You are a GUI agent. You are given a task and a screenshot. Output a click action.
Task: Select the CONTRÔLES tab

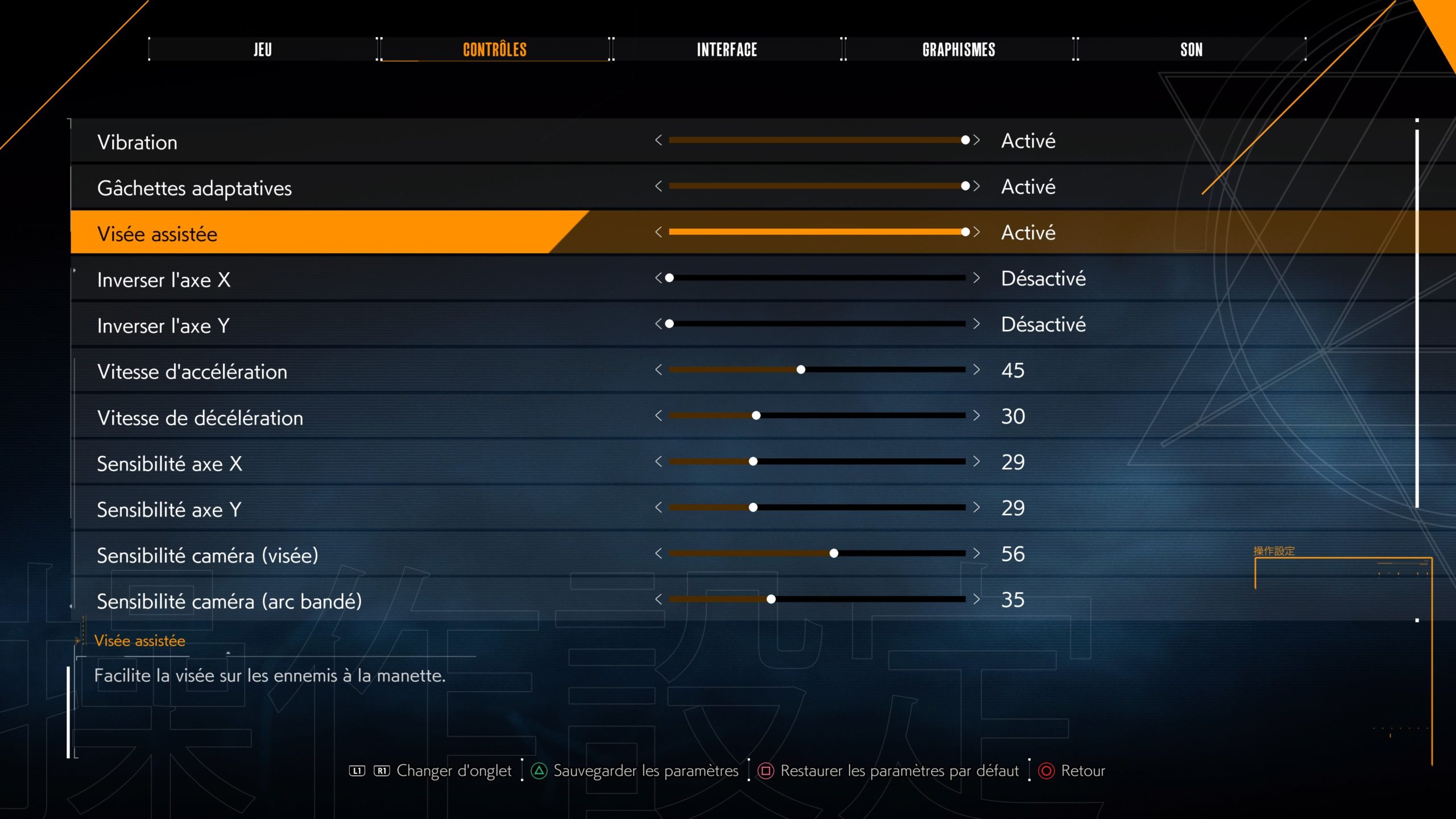click(x=494, y=49)
